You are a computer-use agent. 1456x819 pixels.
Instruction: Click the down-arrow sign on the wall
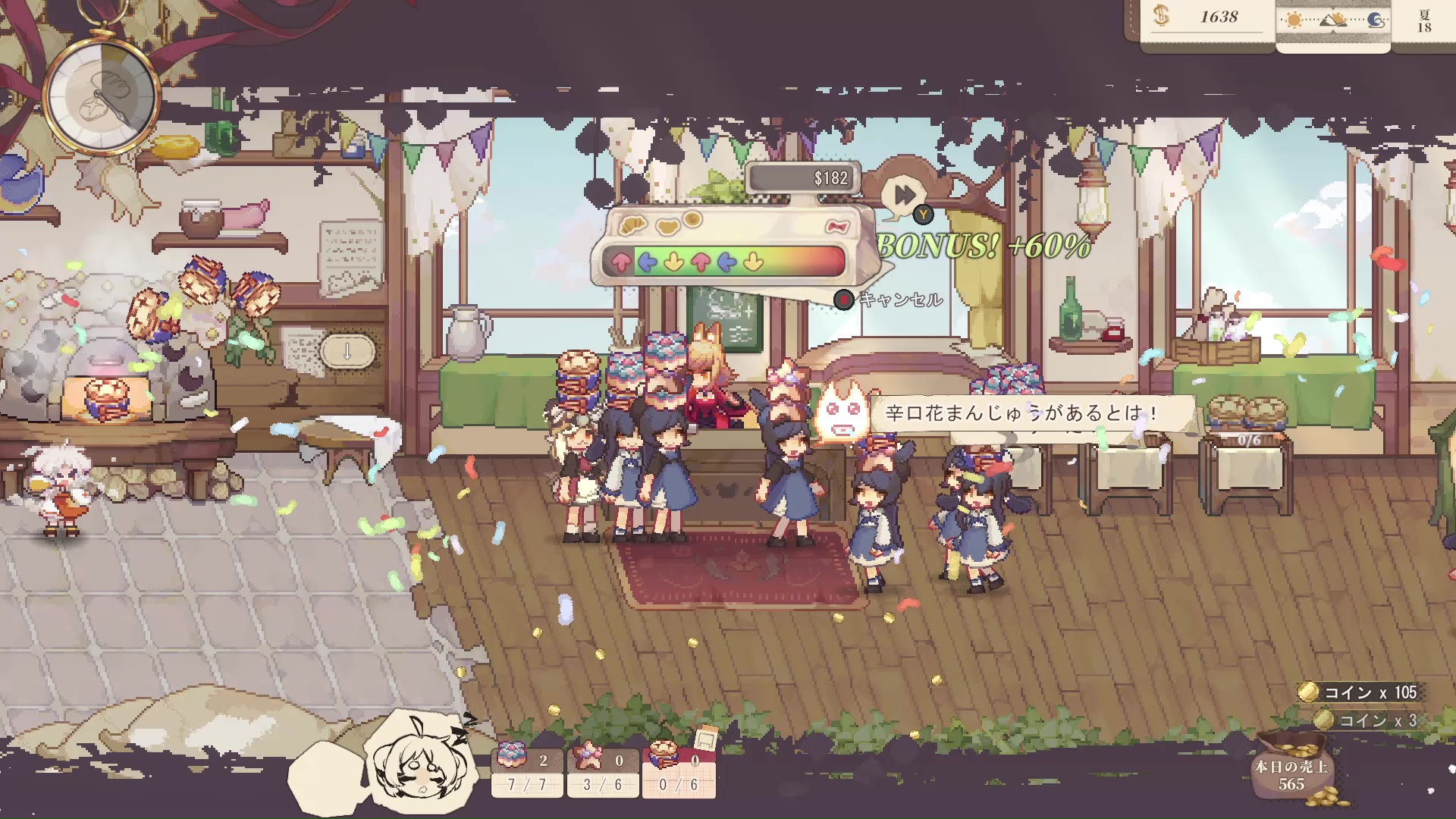click(348, 351)
